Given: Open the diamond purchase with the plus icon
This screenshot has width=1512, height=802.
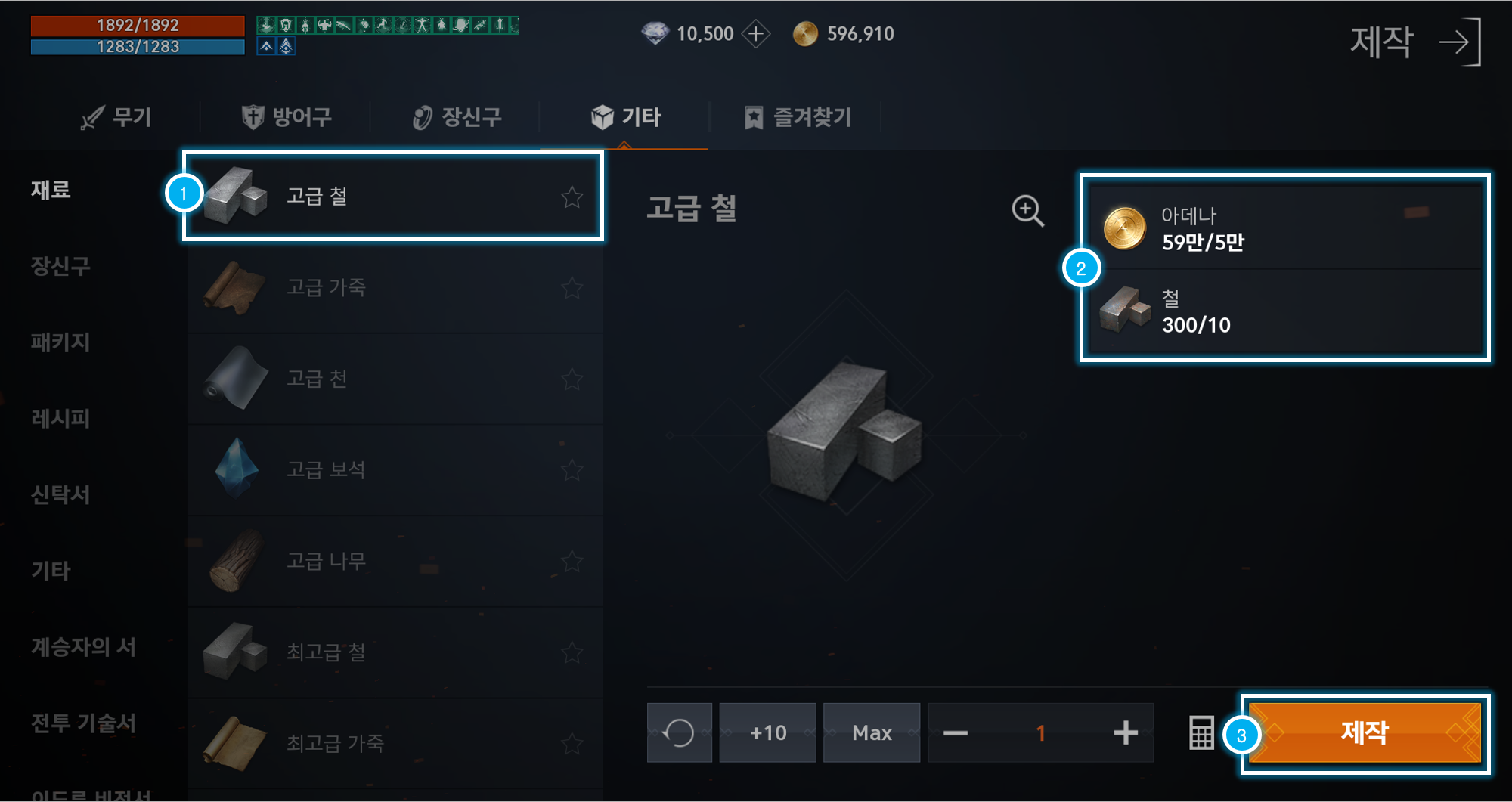Looking at the screenshot, I should tap(755, 33).
